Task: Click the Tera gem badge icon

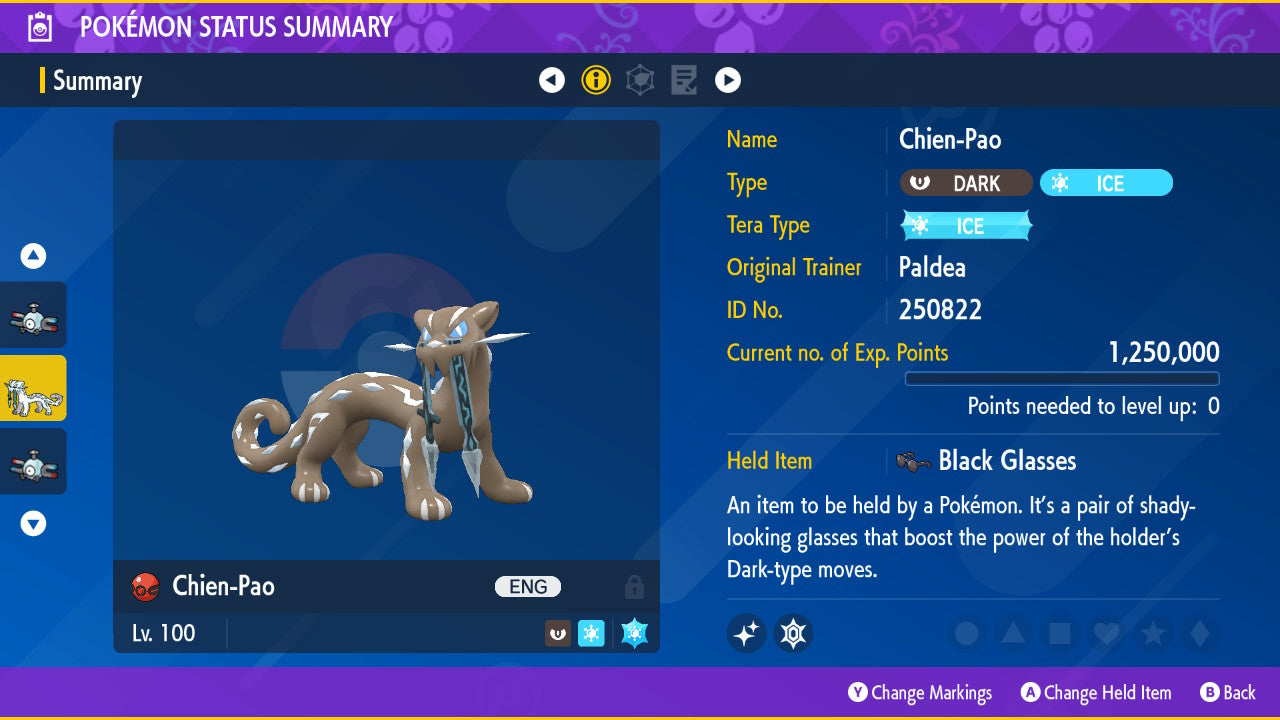Action: click(x=793, y=633)
